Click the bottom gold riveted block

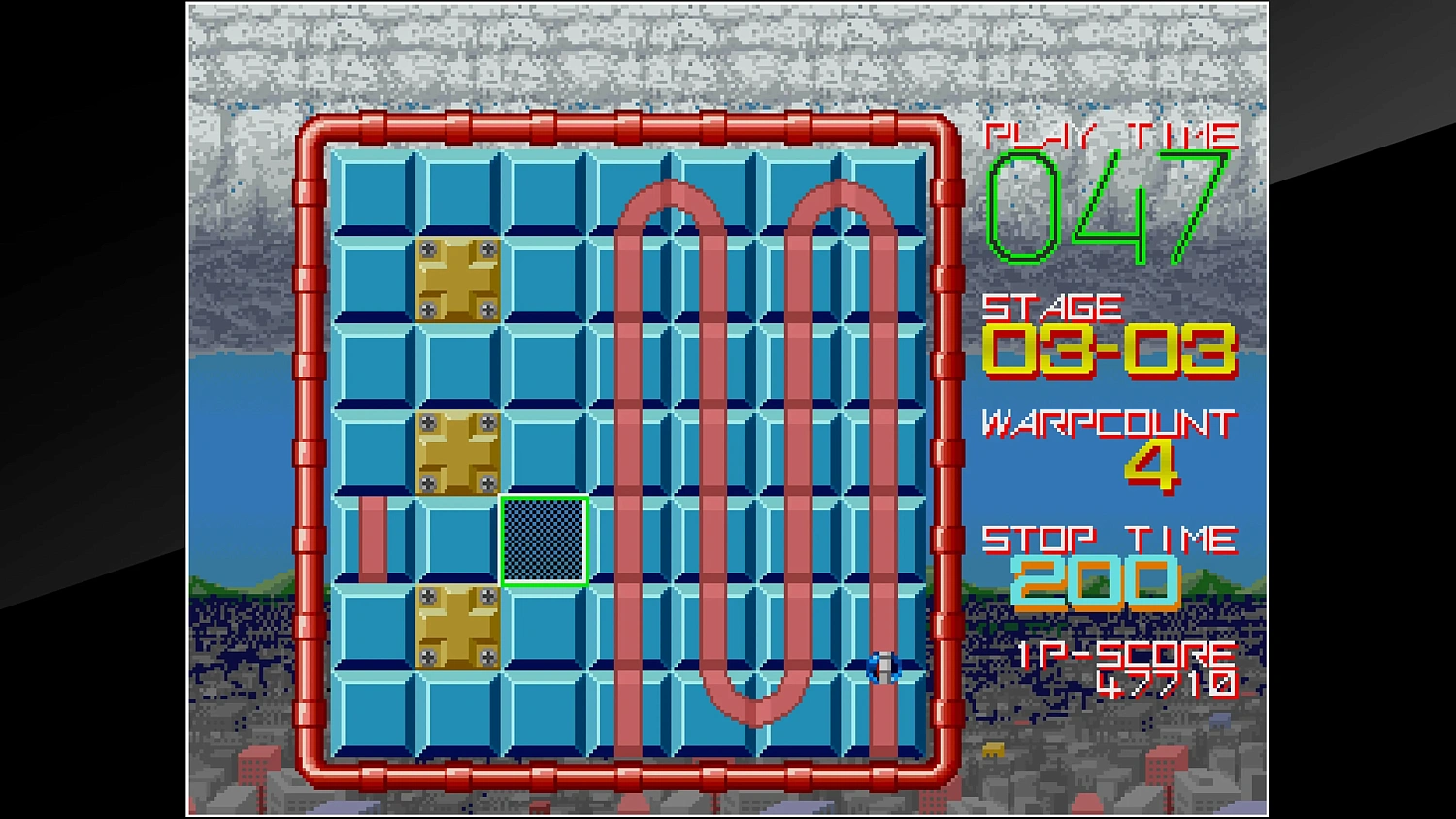456,626
